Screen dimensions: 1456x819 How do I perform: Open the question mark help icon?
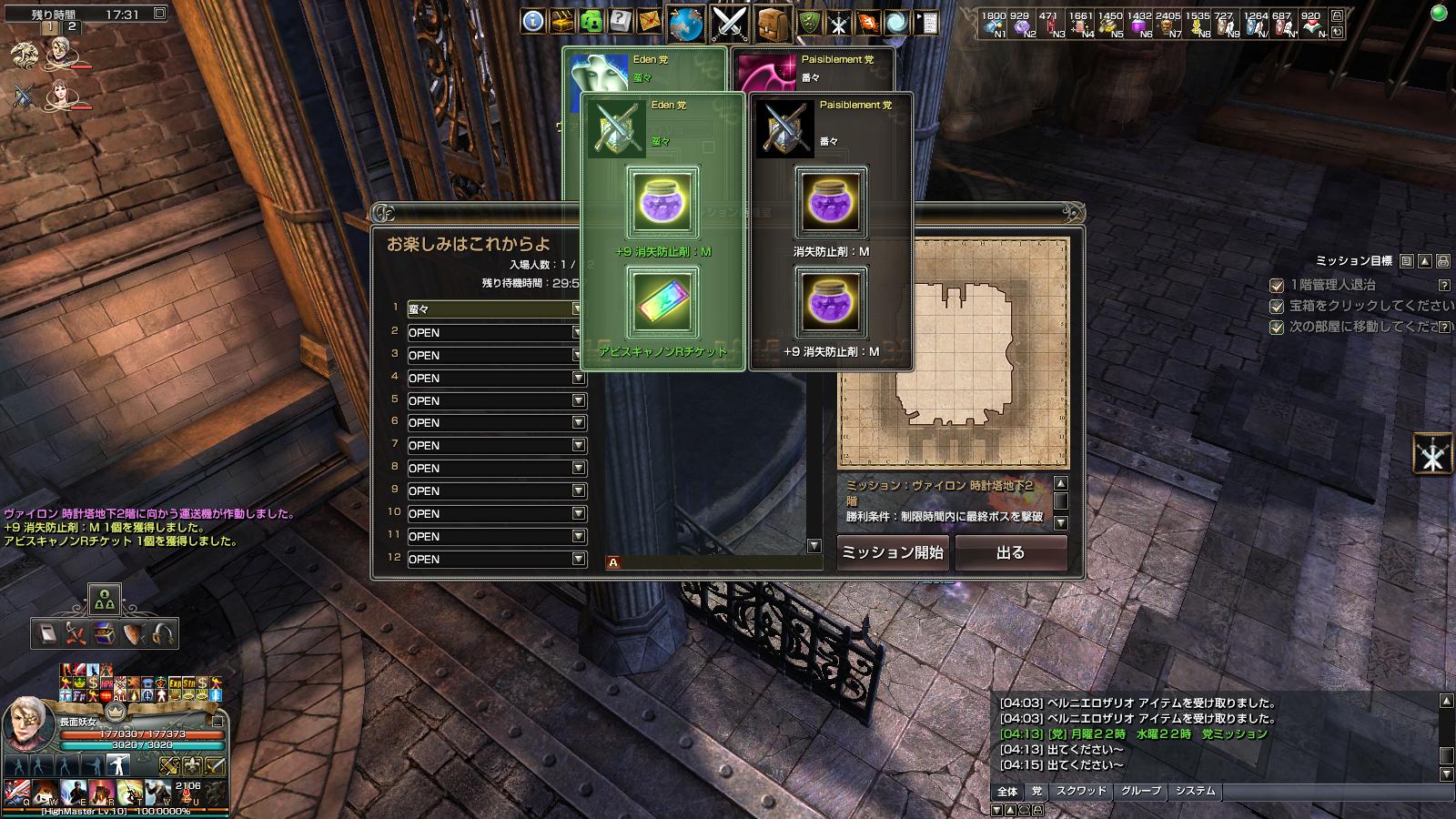pyautogui.click(x=621, y=21)
